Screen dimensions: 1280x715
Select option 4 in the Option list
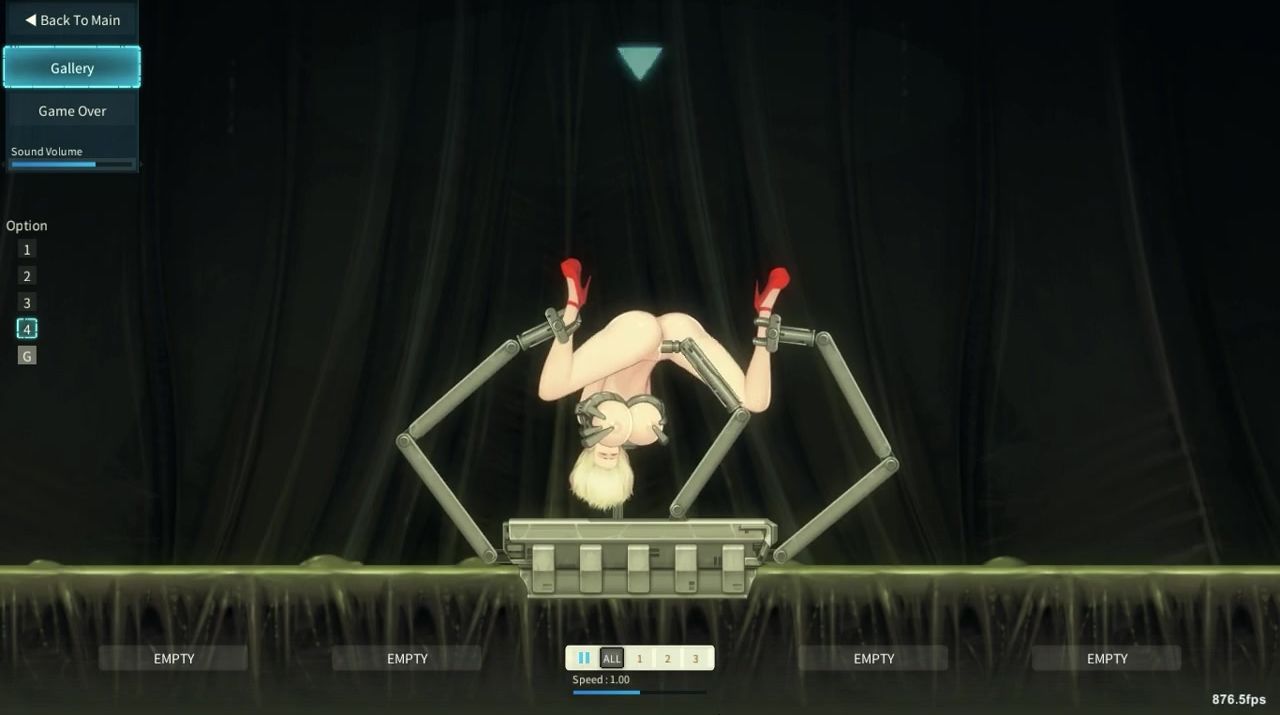pyautogui.click(x=27, y=329)
